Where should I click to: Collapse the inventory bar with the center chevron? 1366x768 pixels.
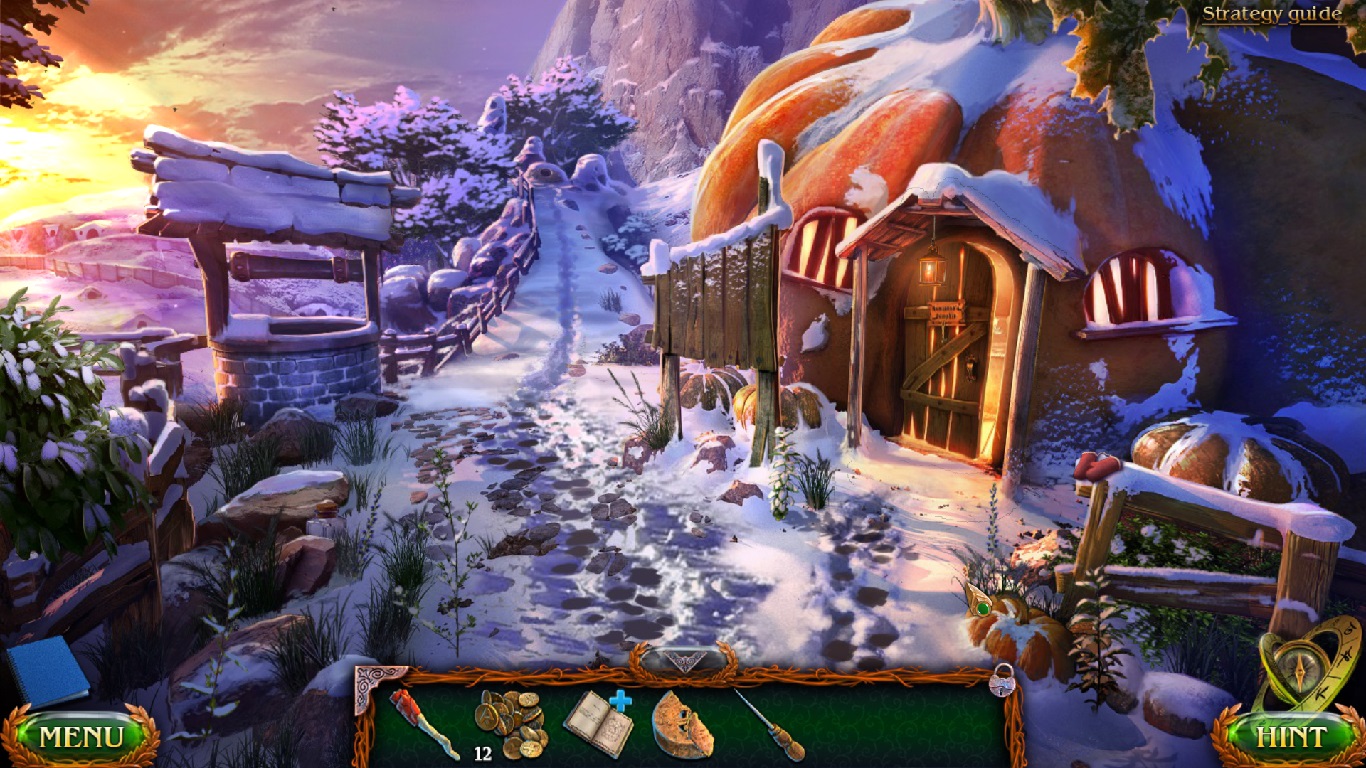point(683,658)
